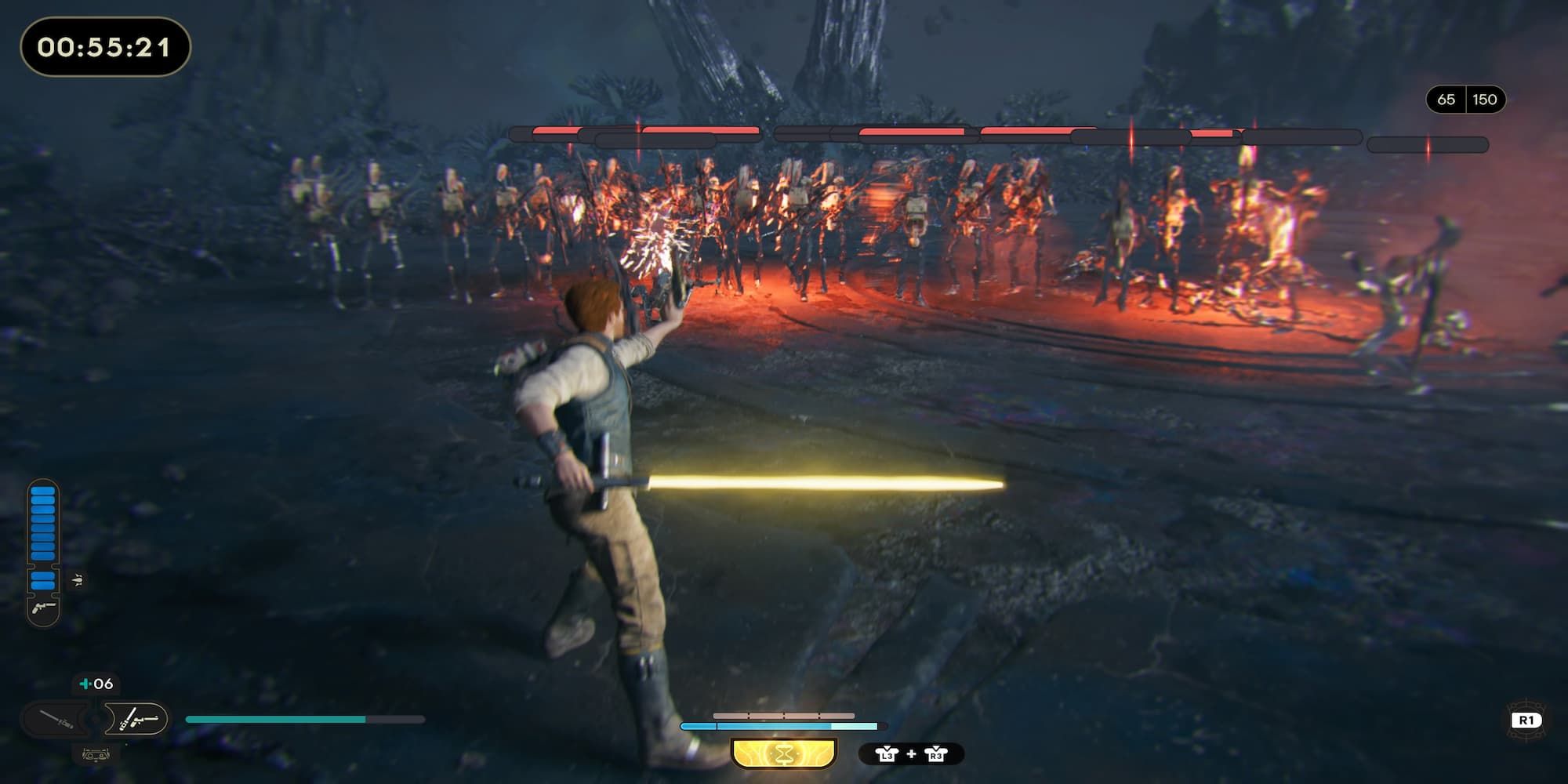Click the segmented skill point bar above the XP bar
This screenshot has height=784, width=1568.
[x=784, y=714]
